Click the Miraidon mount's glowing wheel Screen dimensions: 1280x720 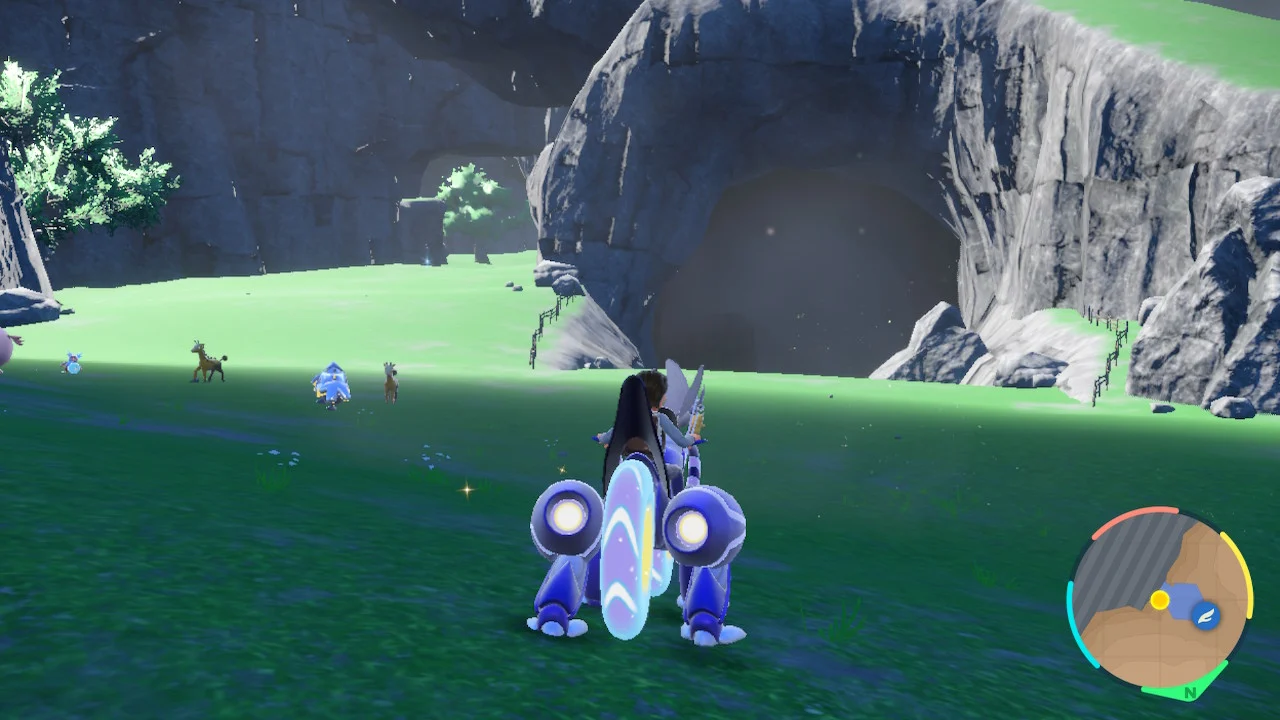coord(570,518)
